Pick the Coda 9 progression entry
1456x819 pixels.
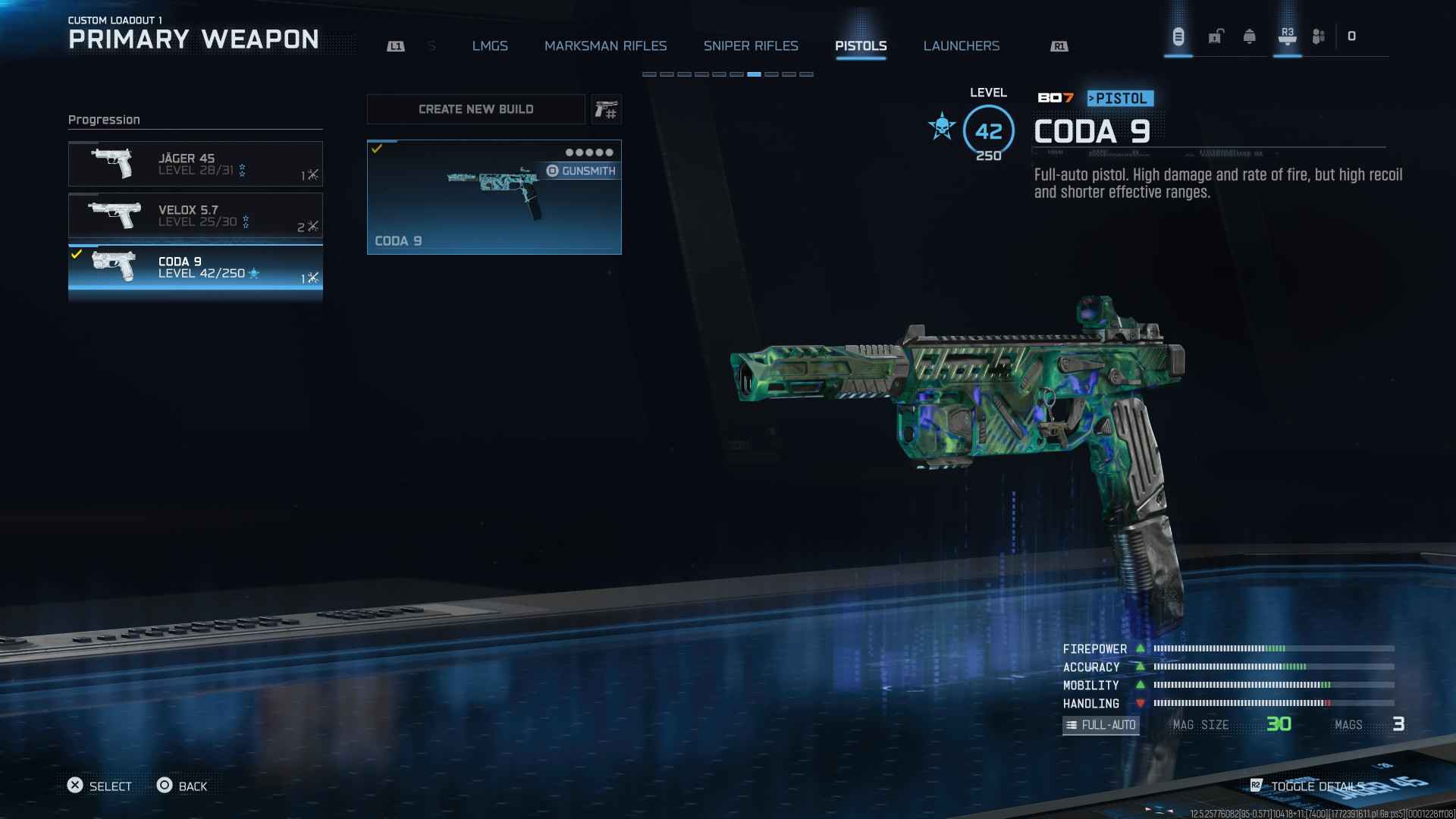(x=195, y=267)
